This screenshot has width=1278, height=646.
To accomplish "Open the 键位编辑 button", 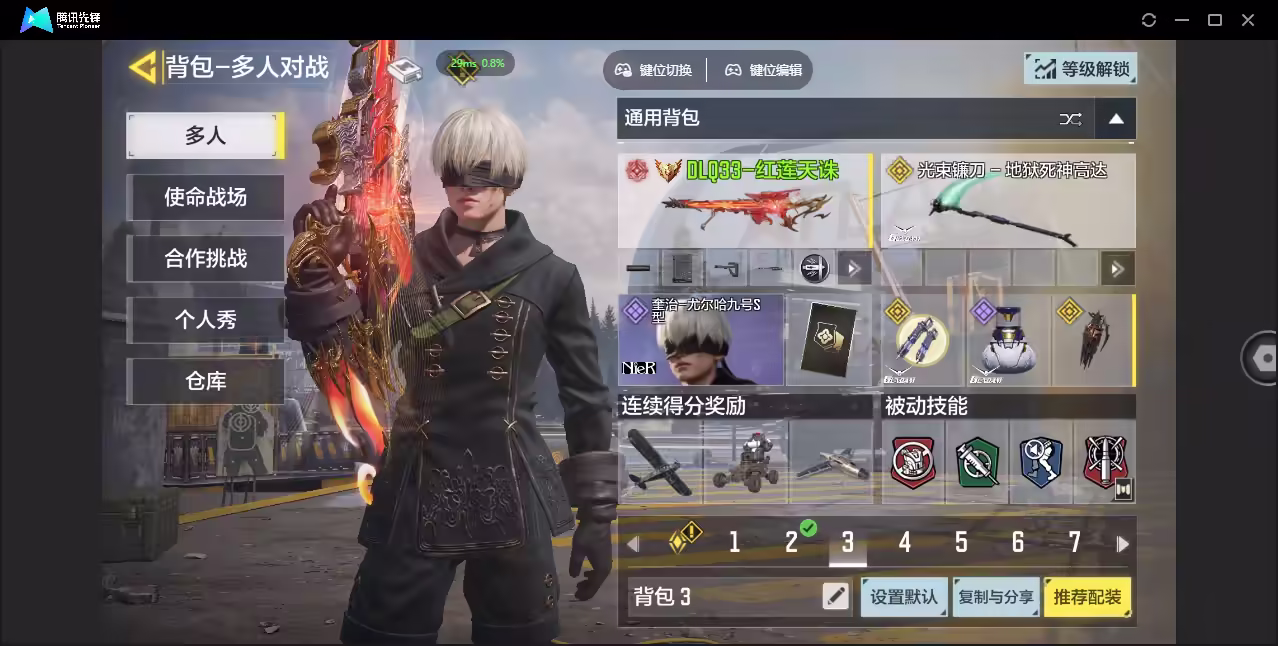I will [764, 70].
